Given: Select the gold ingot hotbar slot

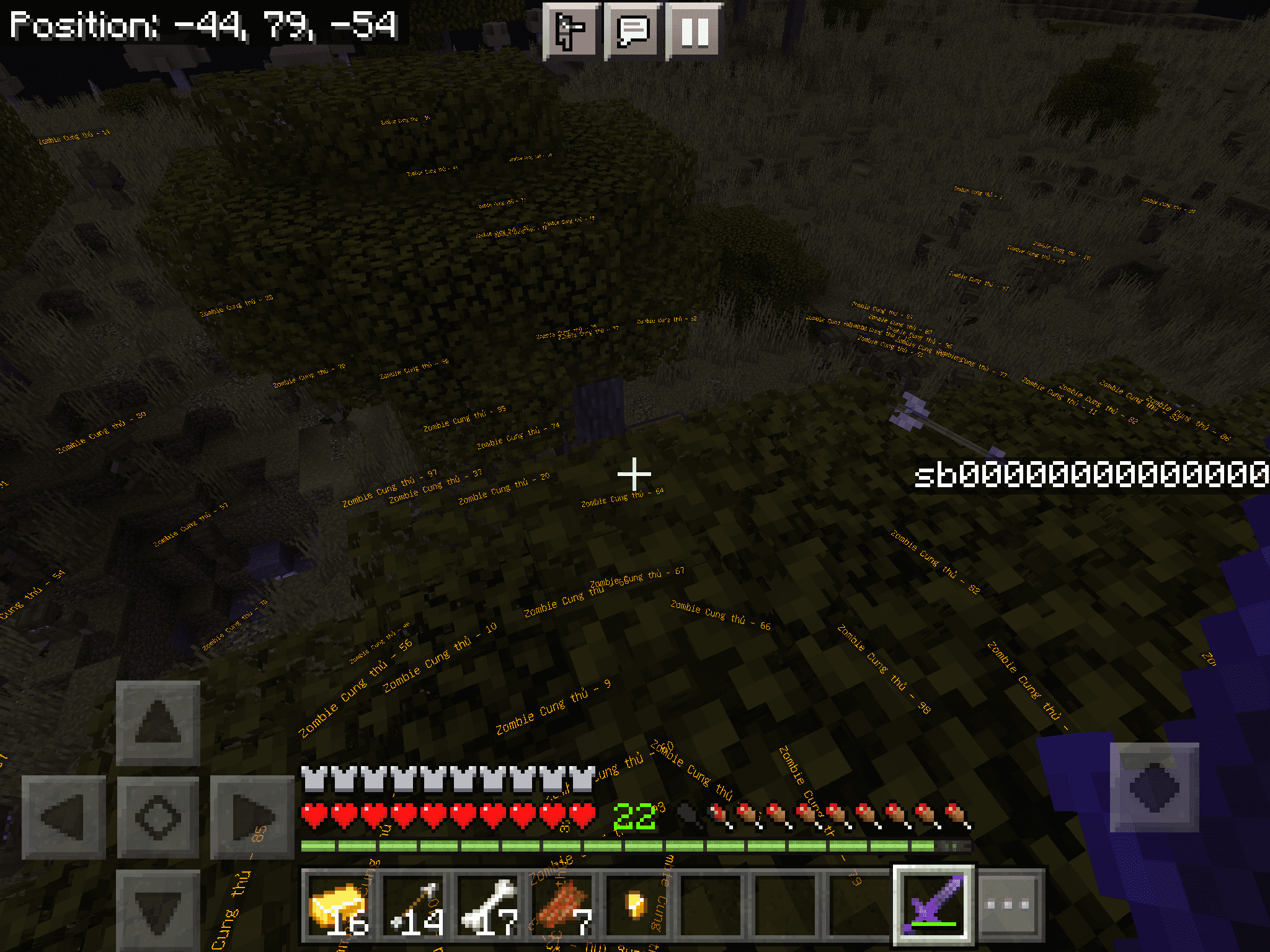Looking at the screenshot, I should pyautogui.click(x=339, y=906).
